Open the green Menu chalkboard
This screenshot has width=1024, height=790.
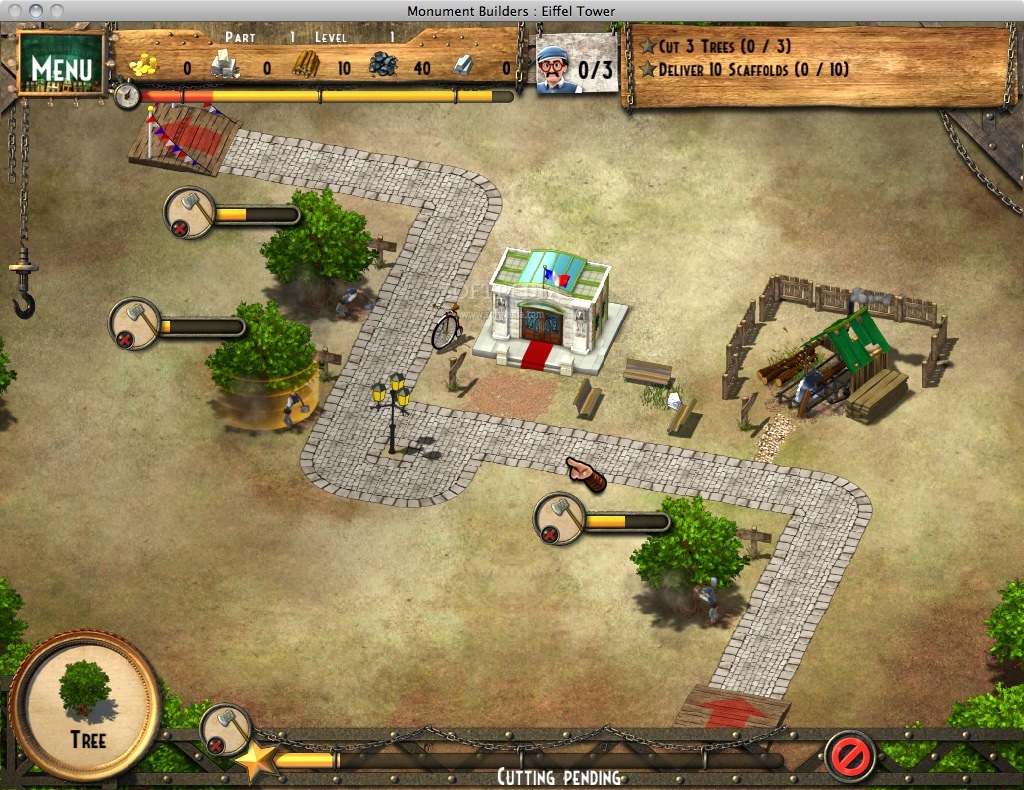click(x=62, y=66)
